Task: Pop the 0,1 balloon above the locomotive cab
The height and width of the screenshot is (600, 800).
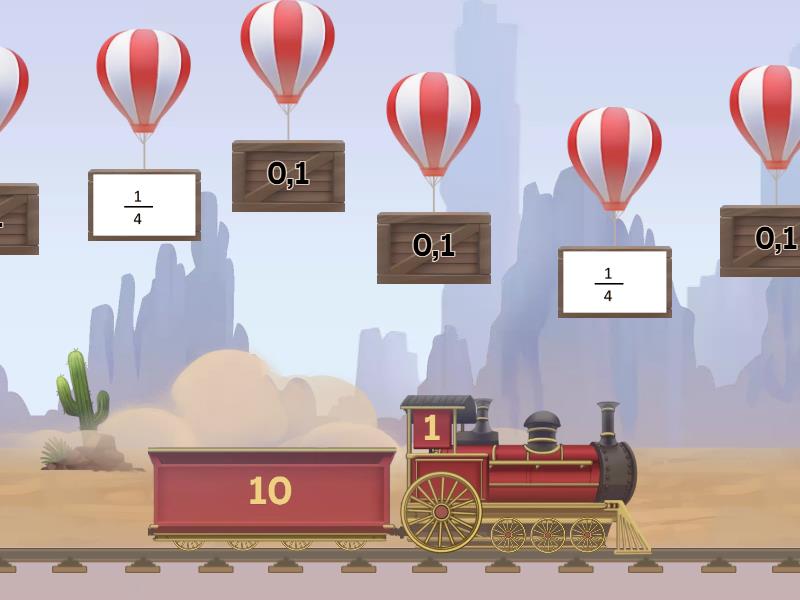Action: tap(433, 122)
